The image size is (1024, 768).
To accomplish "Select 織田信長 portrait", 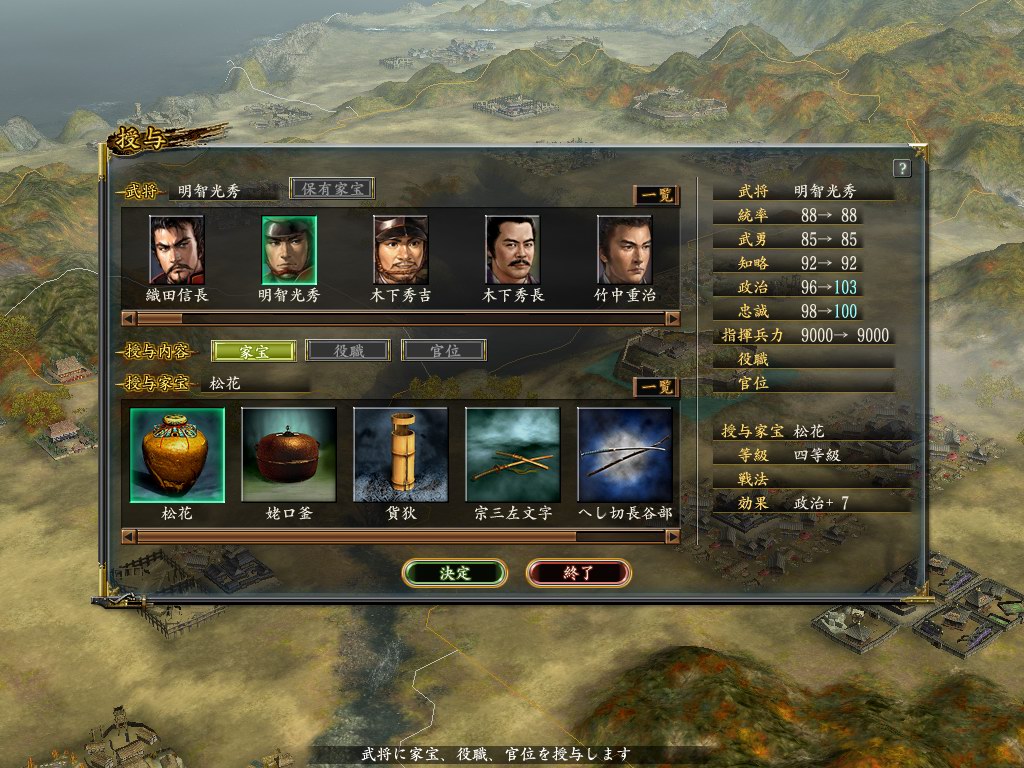I will pos(177,250).
